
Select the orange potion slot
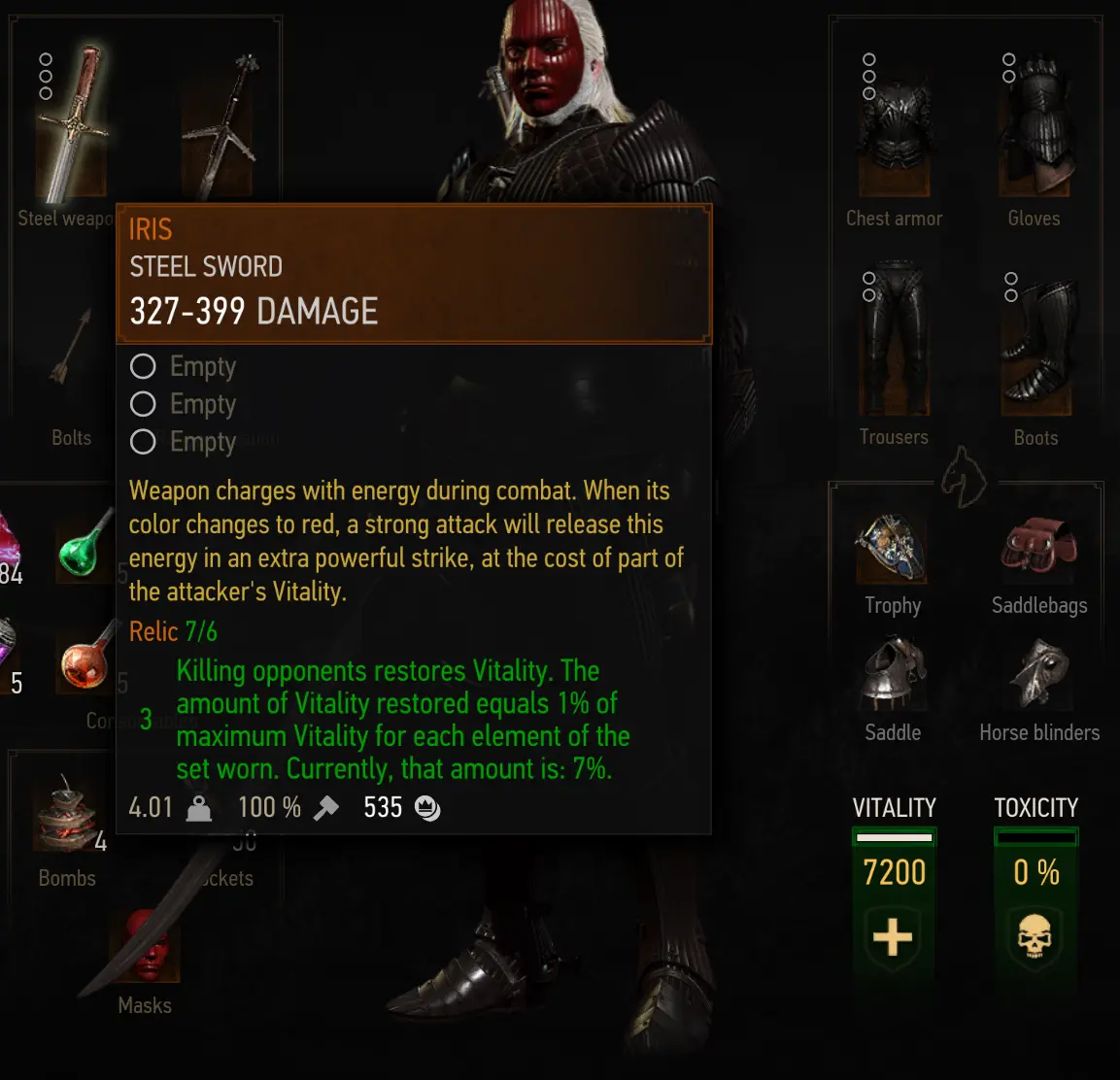85,660
